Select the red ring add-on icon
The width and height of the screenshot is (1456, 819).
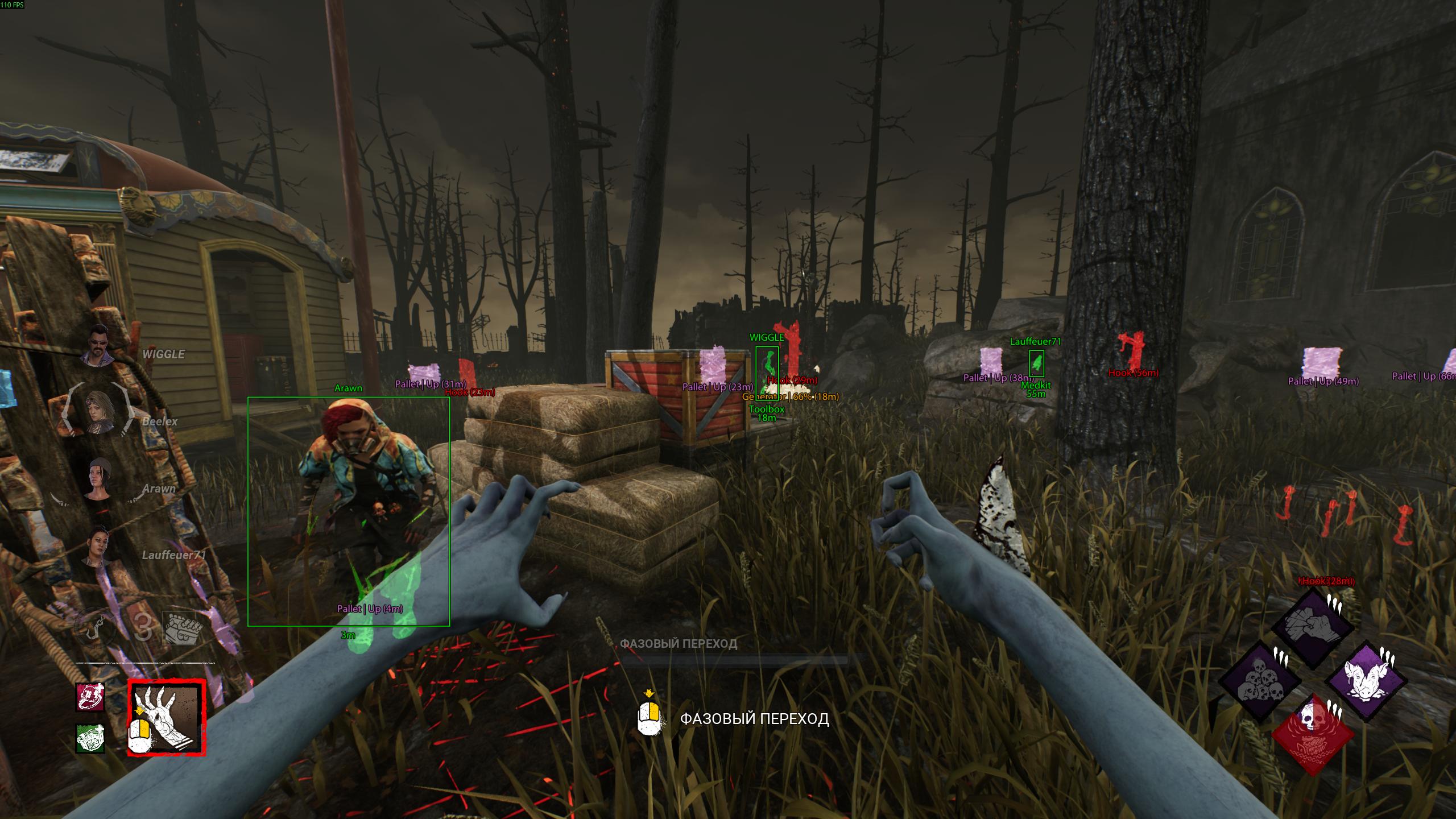coord(90,697)
